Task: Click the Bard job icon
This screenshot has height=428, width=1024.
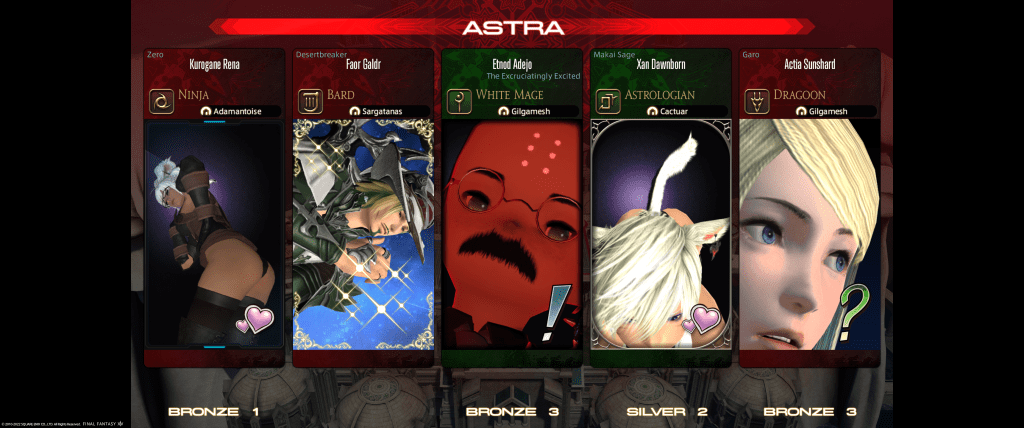Action: (x=310, y=101)
